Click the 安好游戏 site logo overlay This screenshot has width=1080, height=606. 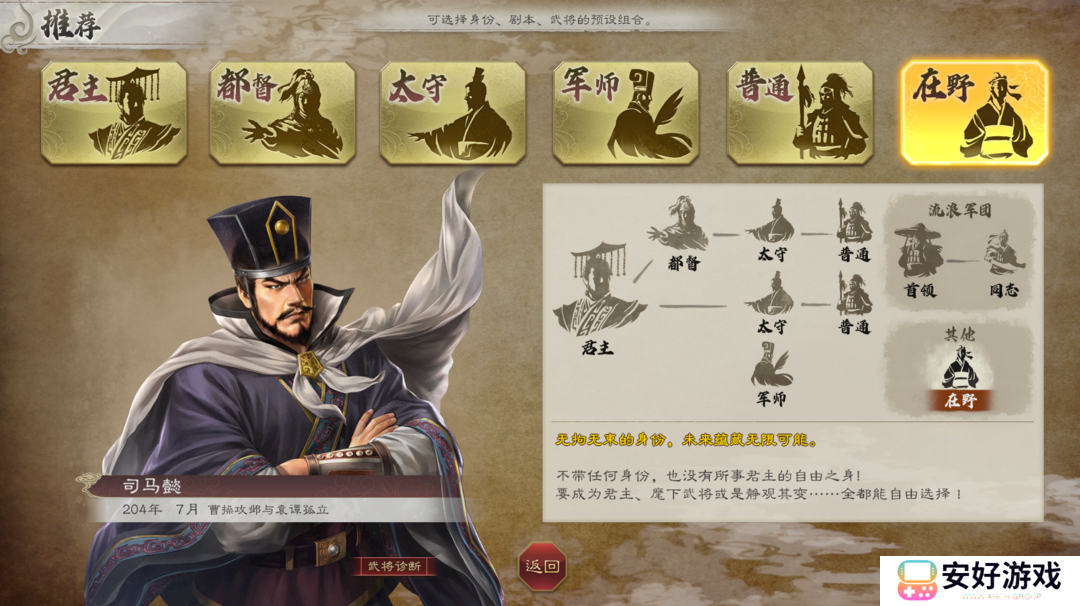pyautogui.click(x=980, y=579)
